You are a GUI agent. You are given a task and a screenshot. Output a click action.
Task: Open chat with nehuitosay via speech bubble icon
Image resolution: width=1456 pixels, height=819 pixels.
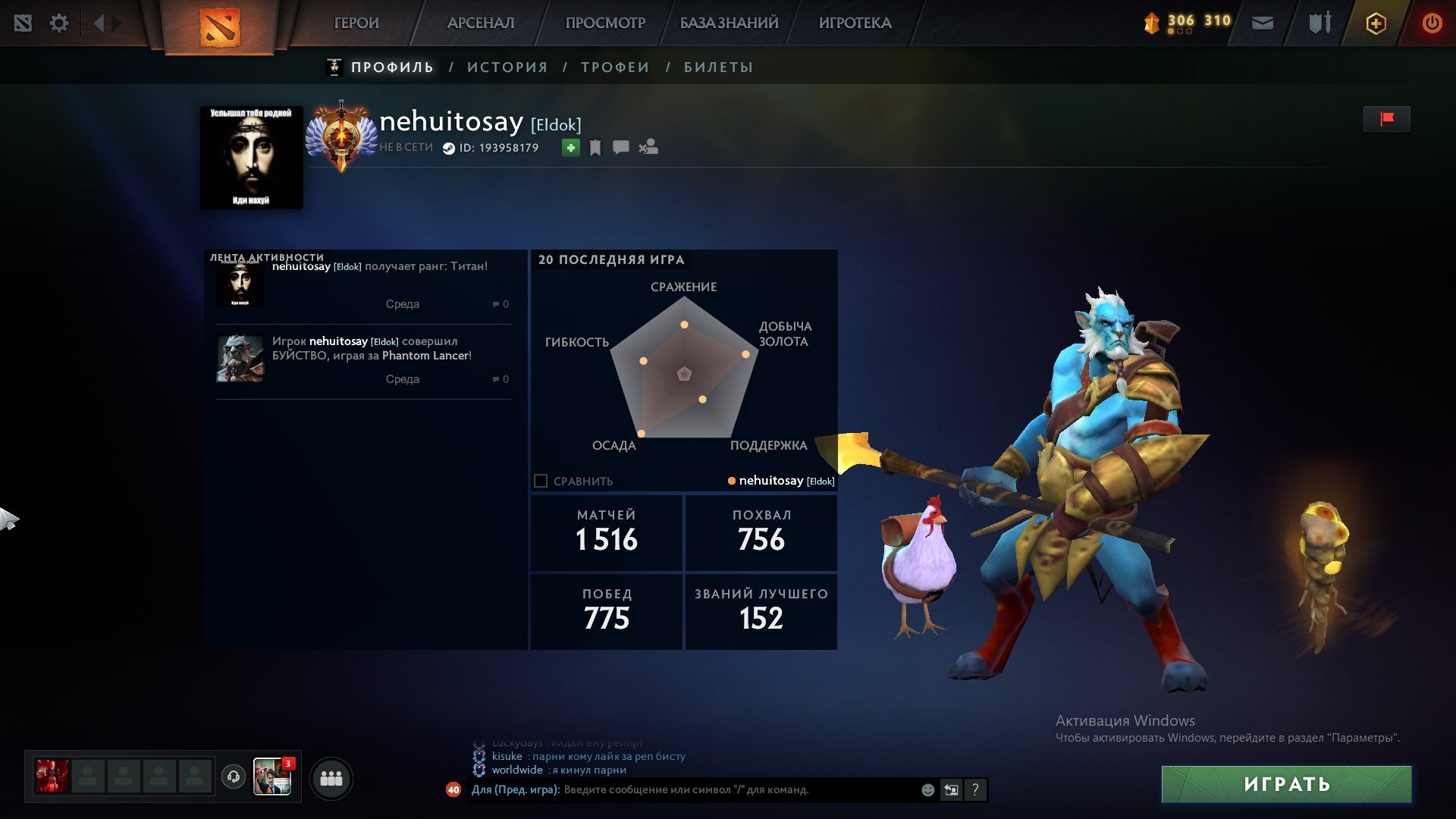point(621,147)
